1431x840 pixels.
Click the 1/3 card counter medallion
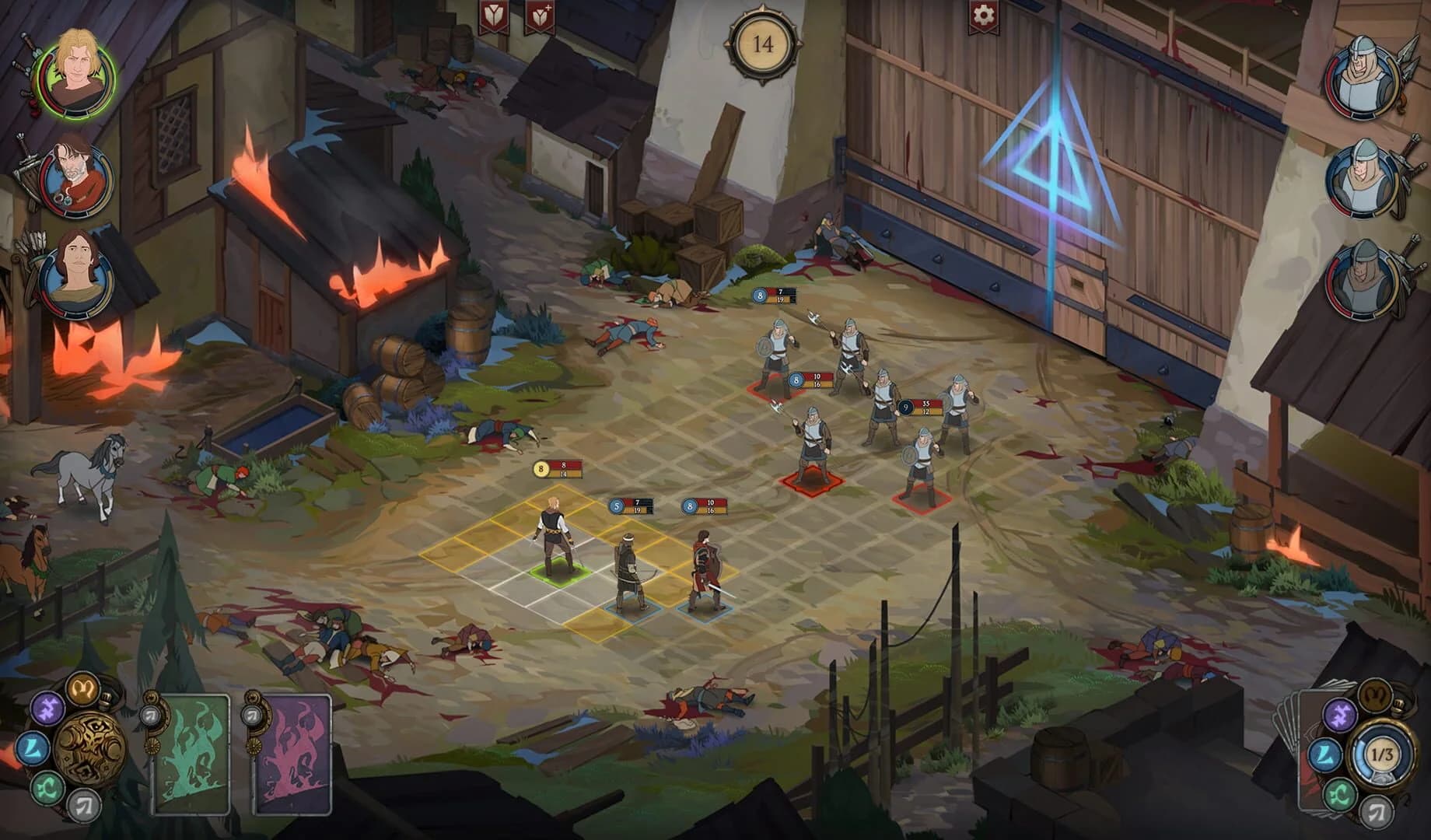coord(1383,755)
